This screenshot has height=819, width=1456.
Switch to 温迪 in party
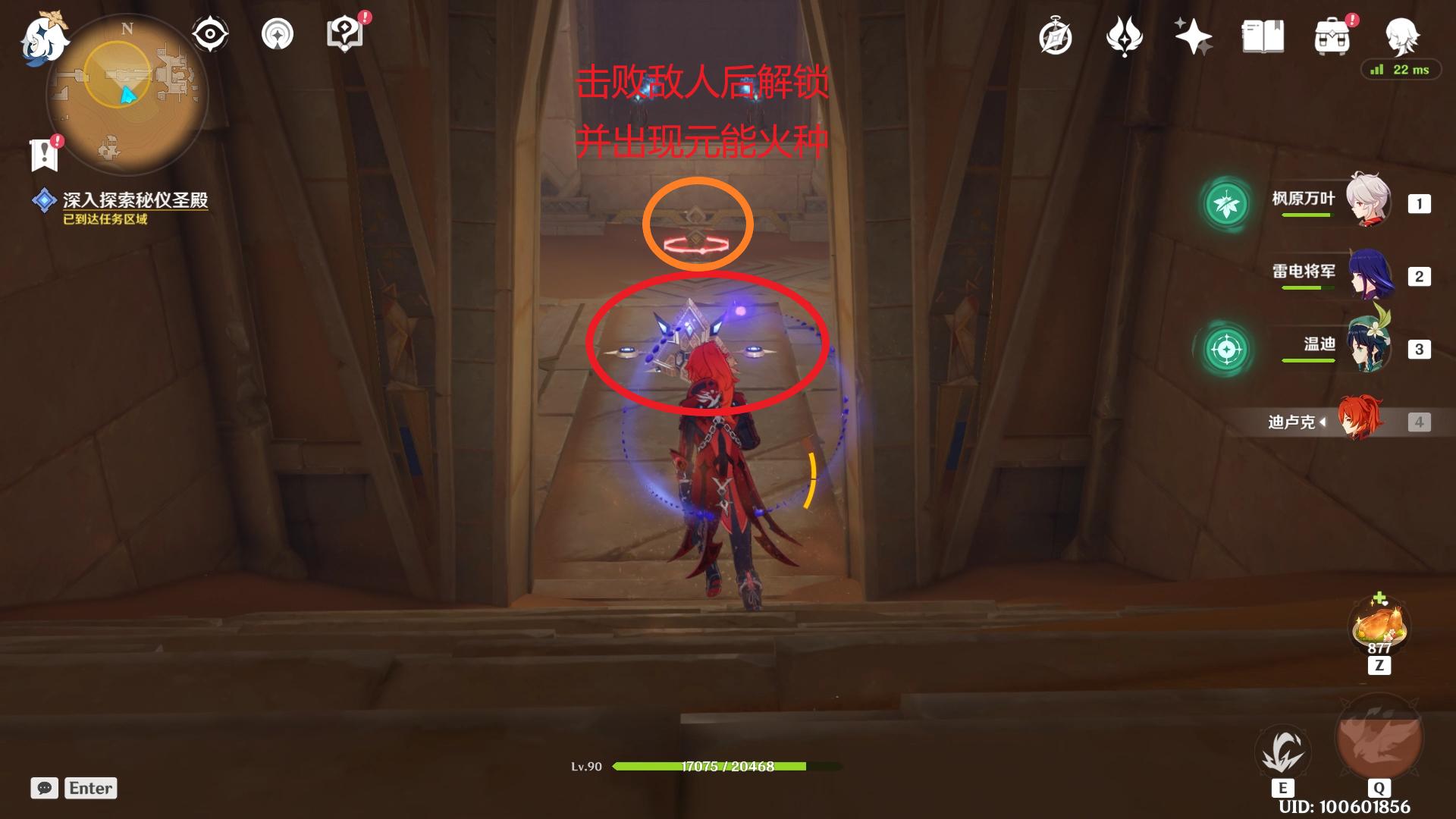coord(1368,347)
